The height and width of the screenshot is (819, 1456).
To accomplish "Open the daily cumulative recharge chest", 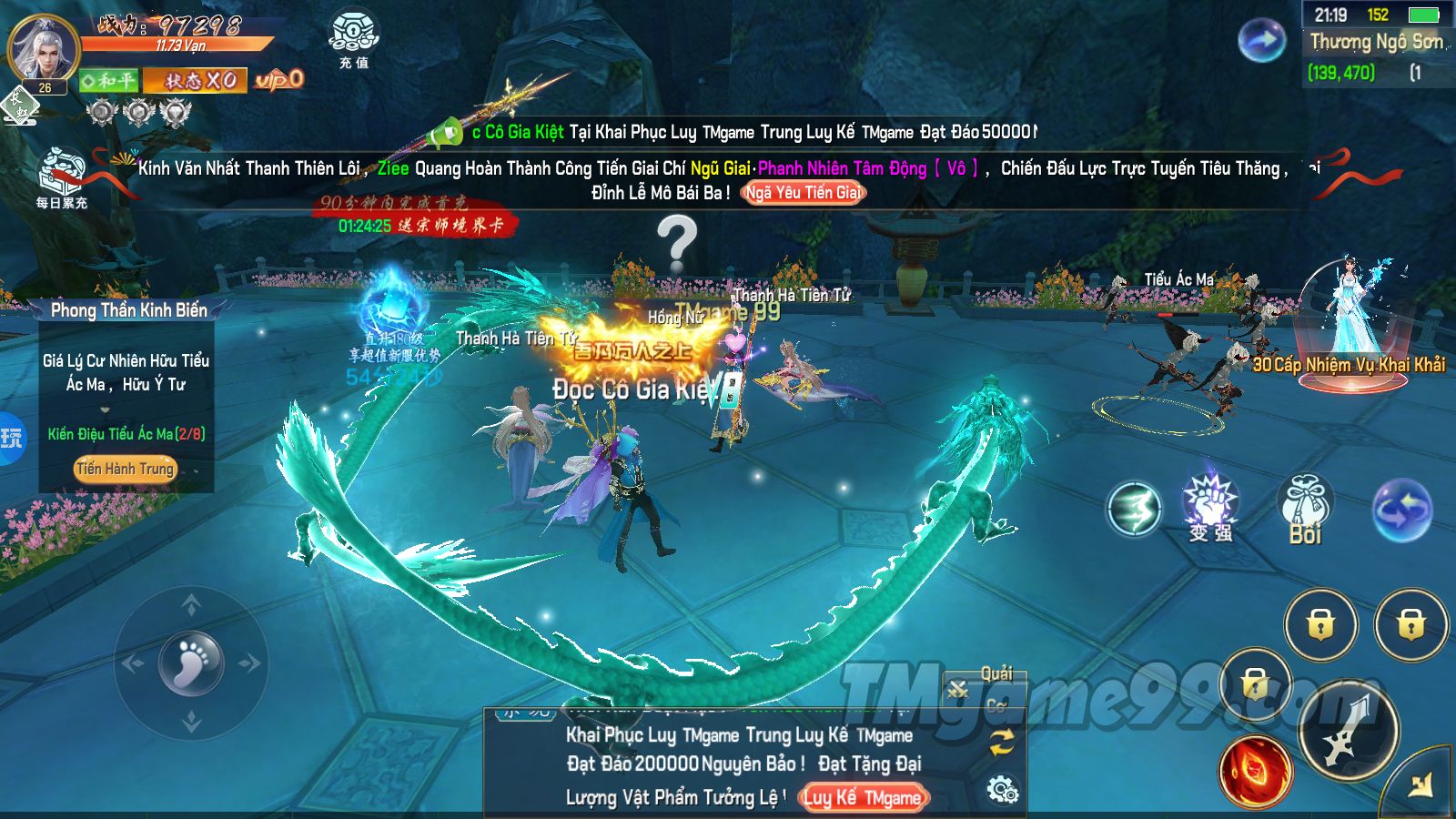I will coord(62,175).
